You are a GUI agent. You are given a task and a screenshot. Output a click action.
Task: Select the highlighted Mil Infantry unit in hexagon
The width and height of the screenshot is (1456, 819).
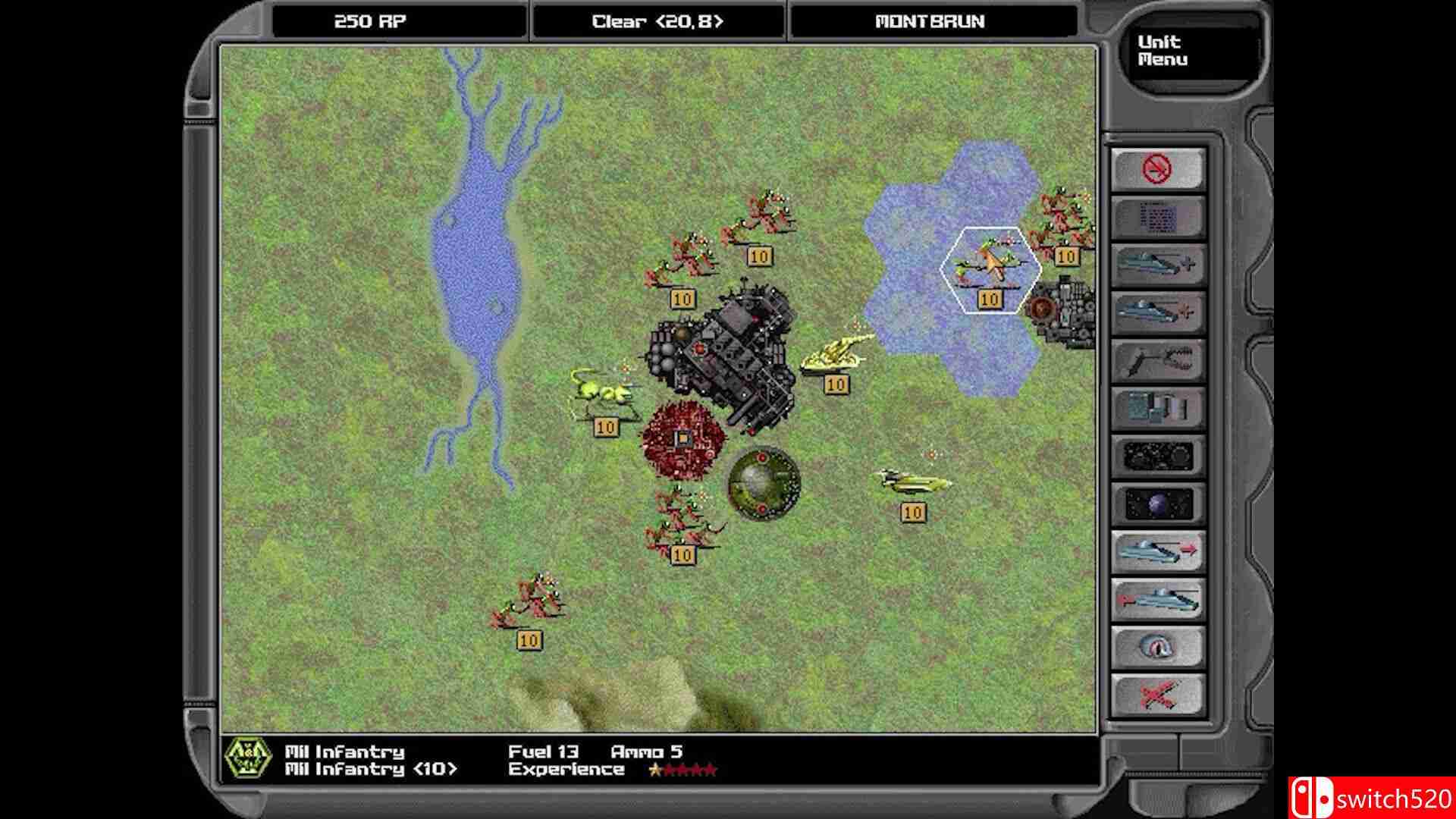990,267
